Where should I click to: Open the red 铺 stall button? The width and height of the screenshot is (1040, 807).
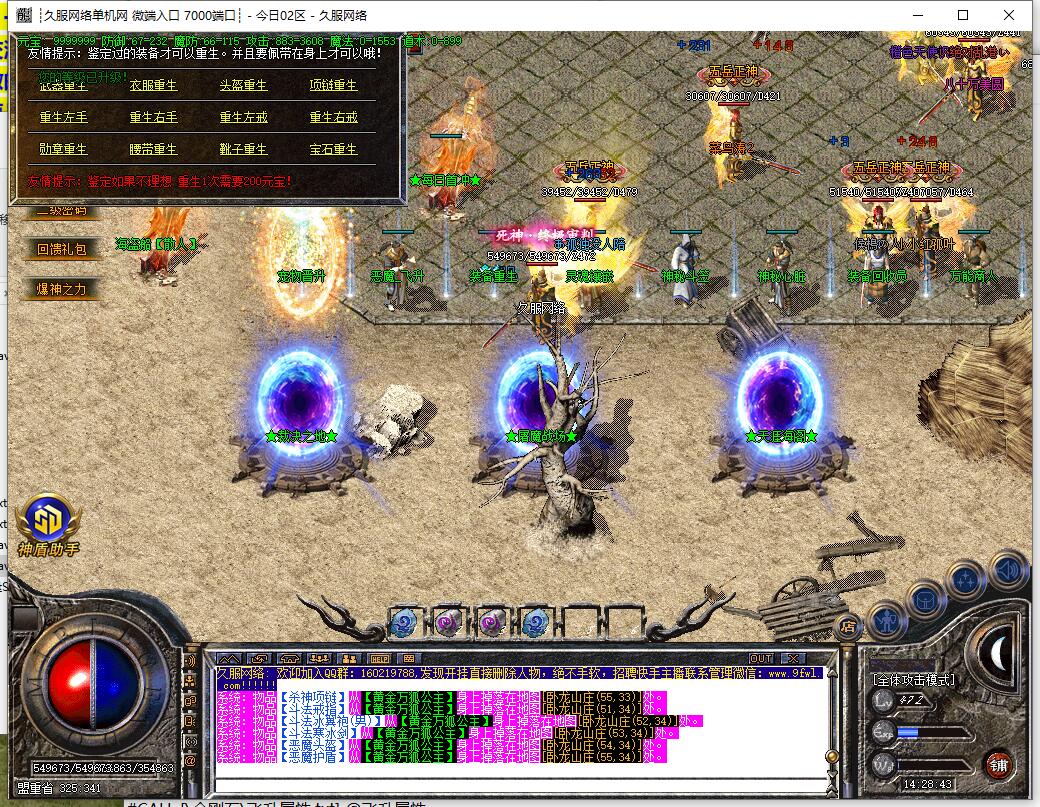(x=996, y=763)
